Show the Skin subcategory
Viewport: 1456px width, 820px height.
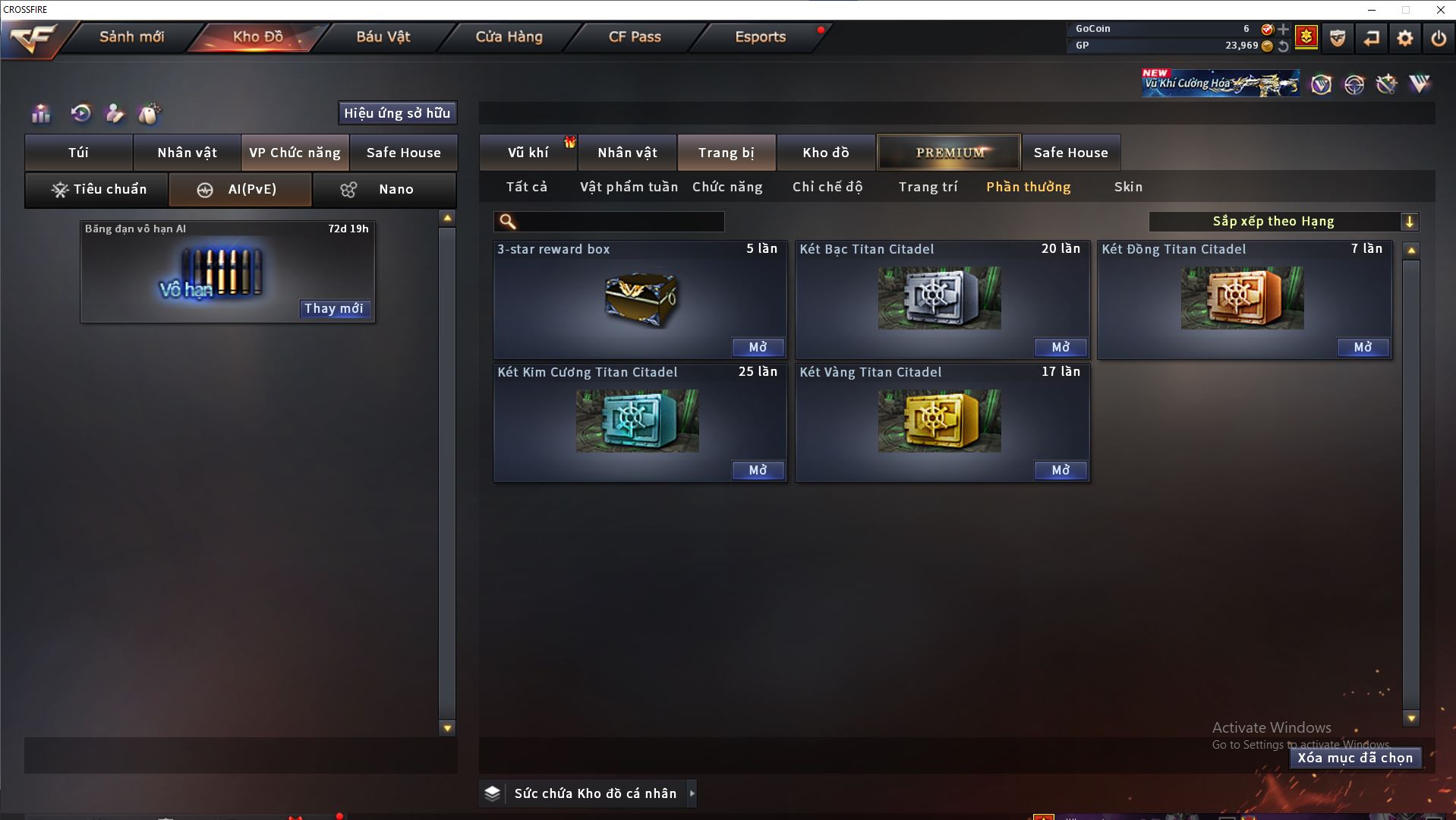[1128, 187]
